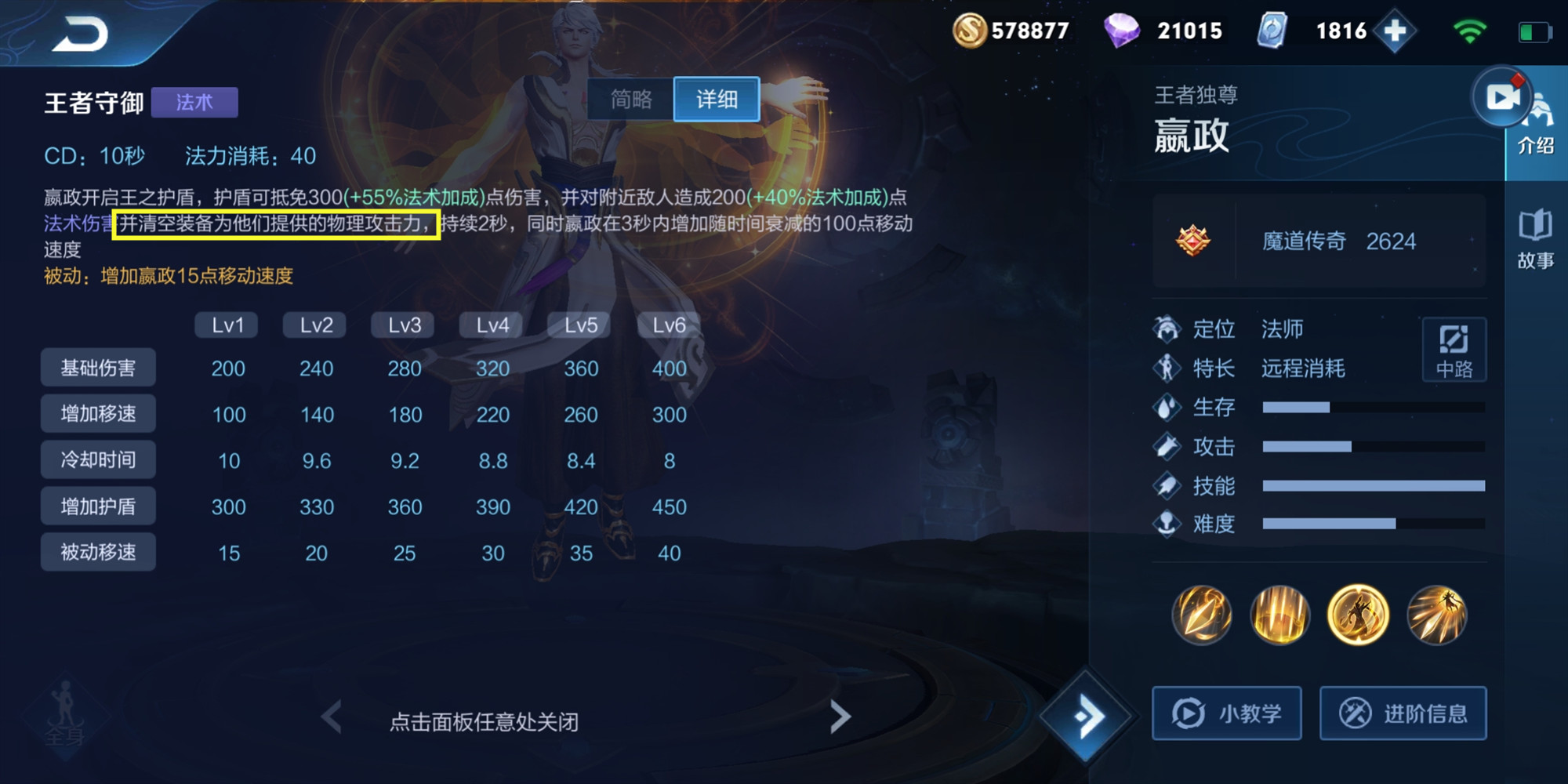Open the blue arrow panel near bottom right
Screen dimensions: 1568x784
[x=1090, y=716]
